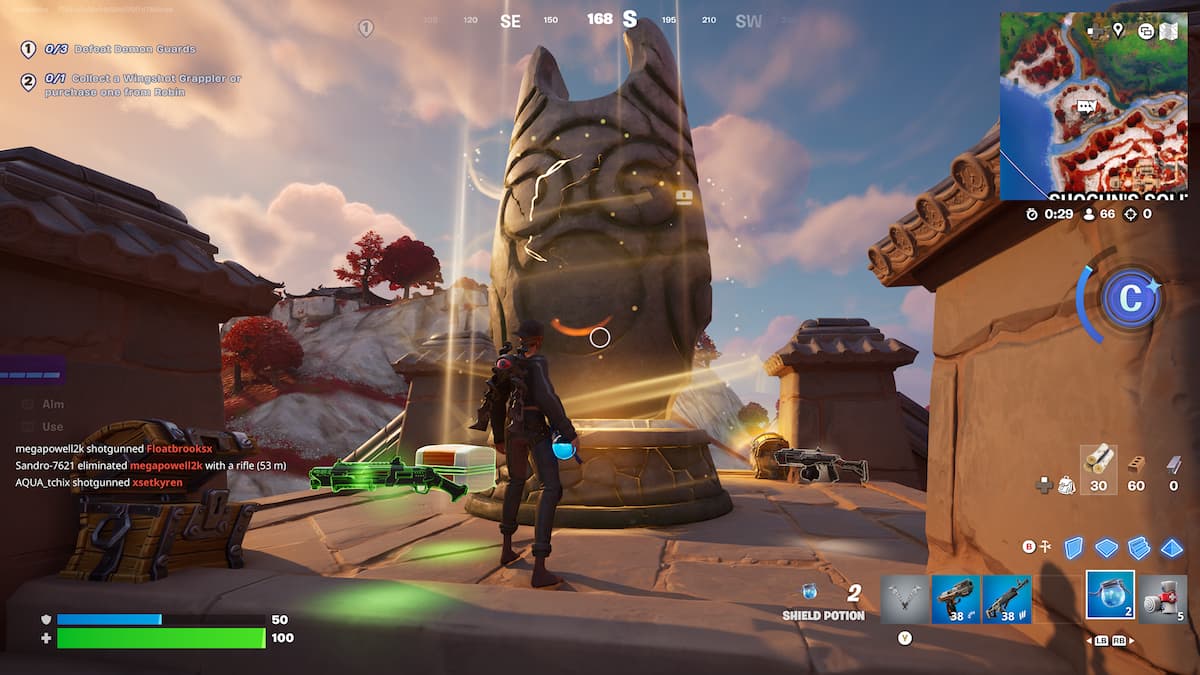Choose the bandages slot
The image size is (1200, 675).
(x=1162, y=598)
